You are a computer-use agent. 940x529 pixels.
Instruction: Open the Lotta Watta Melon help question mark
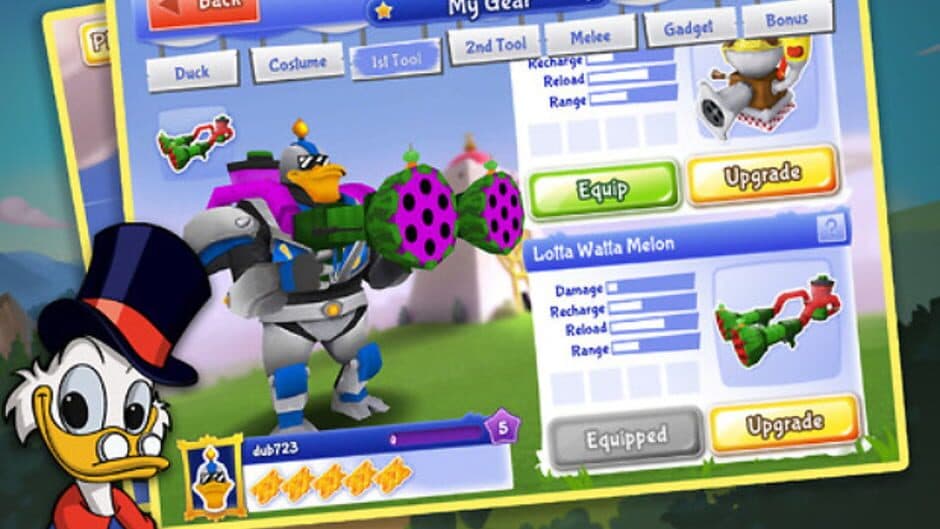[830, 229]
